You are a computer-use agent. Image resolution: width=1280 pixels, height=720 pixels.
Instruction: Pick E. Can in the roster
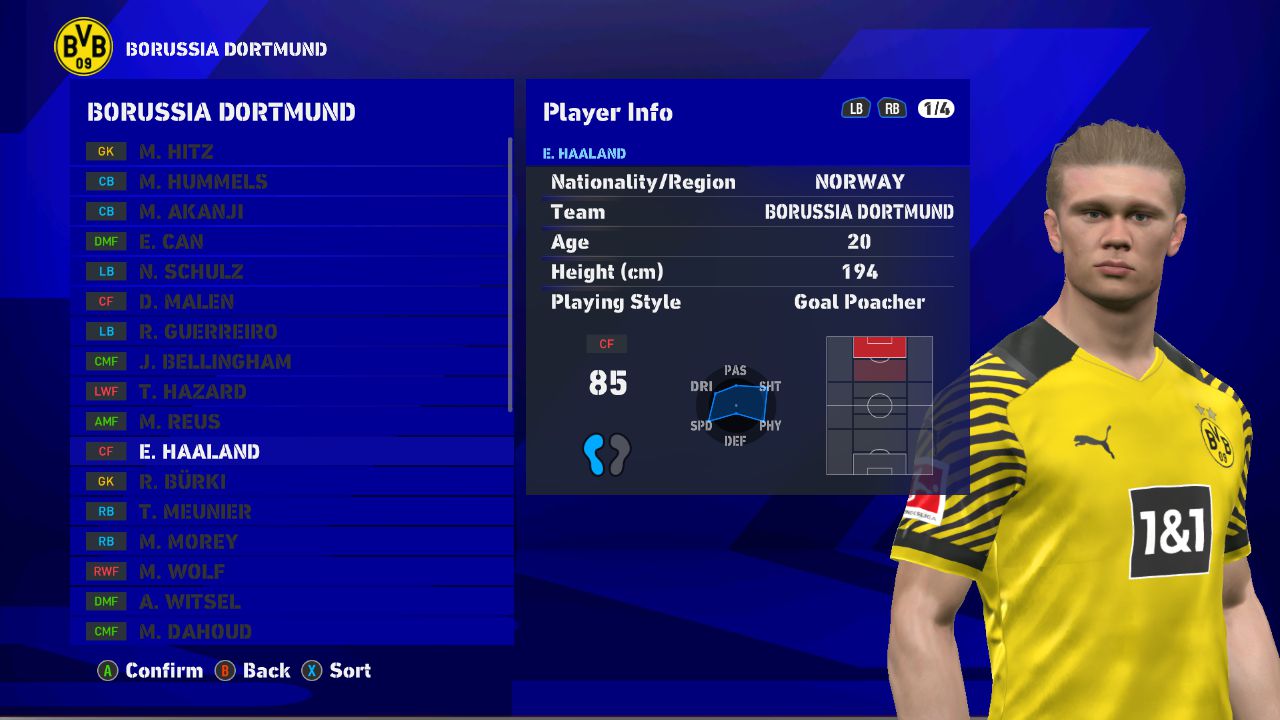tap(290, 242)
